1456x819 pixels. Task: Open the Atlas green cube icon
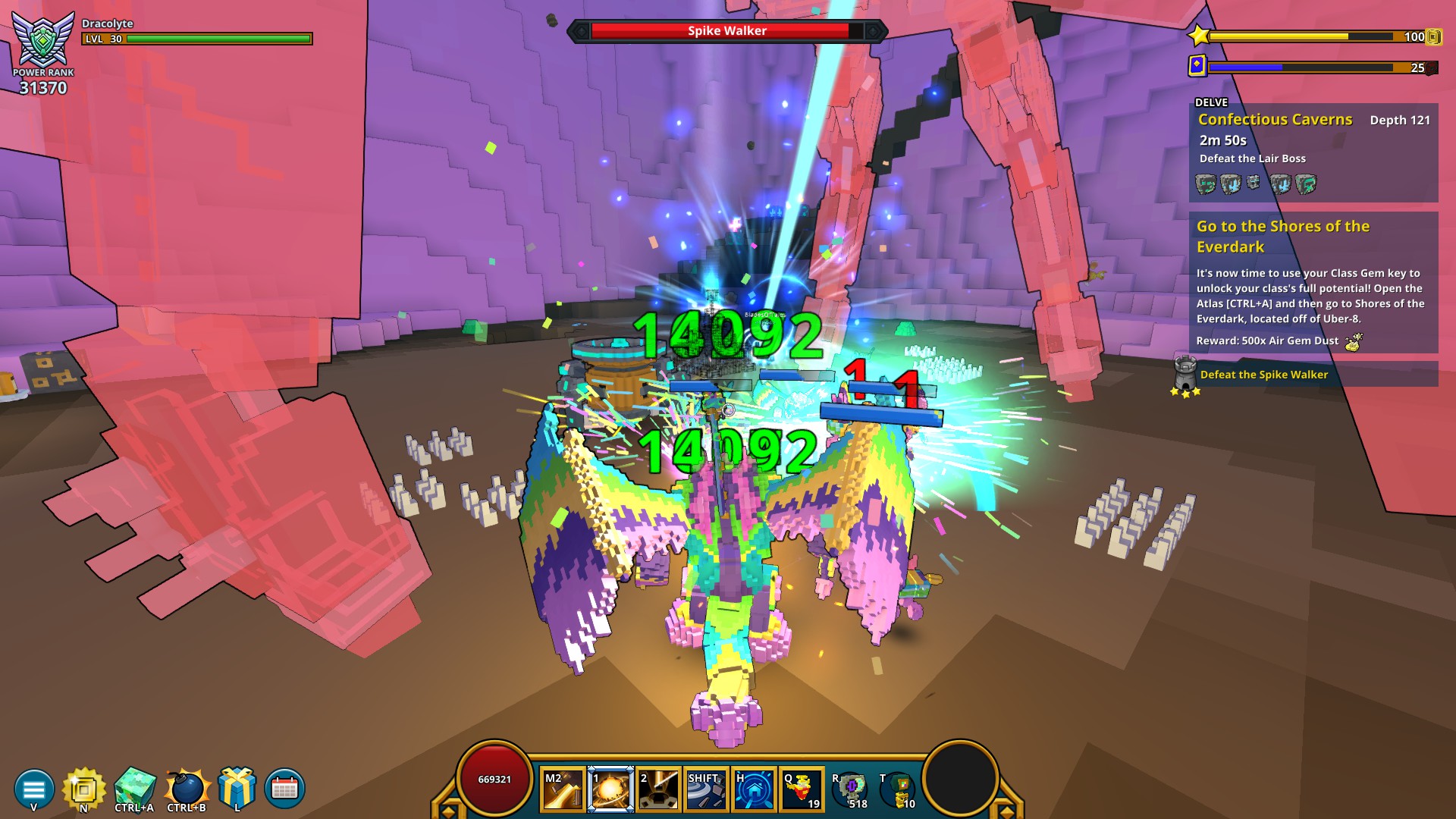tap(135, 787)
